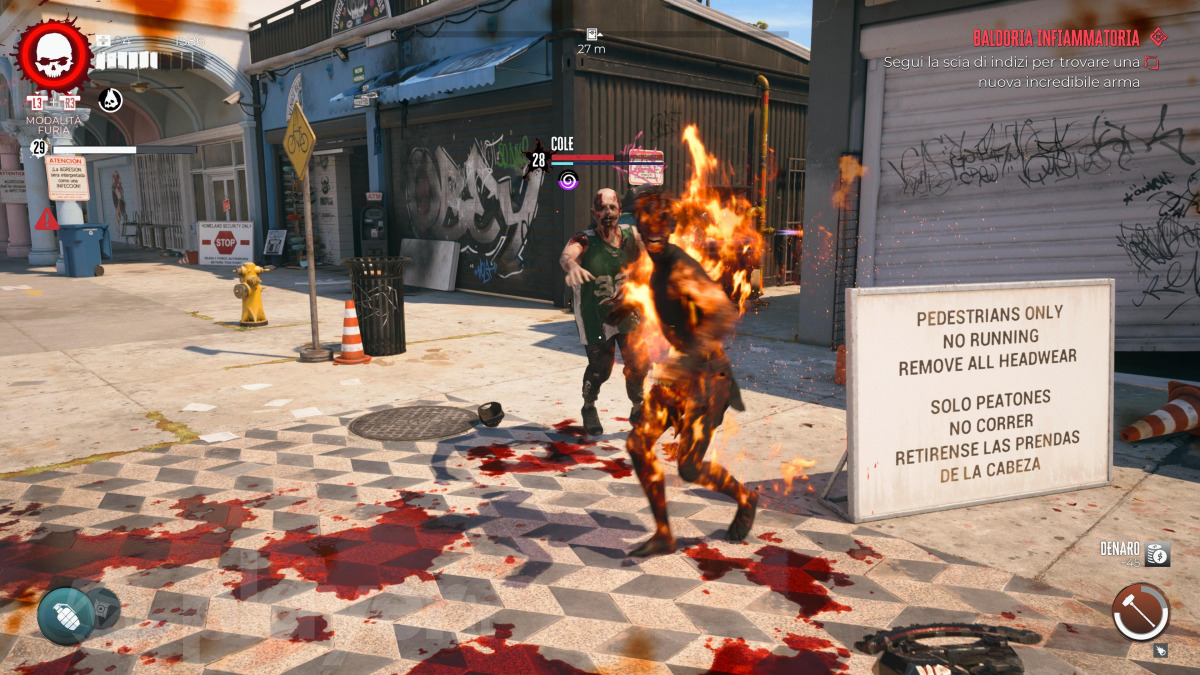Click the Denaro money coin icon
This screenshot has width=1200, height=675.
(1158, 554)
